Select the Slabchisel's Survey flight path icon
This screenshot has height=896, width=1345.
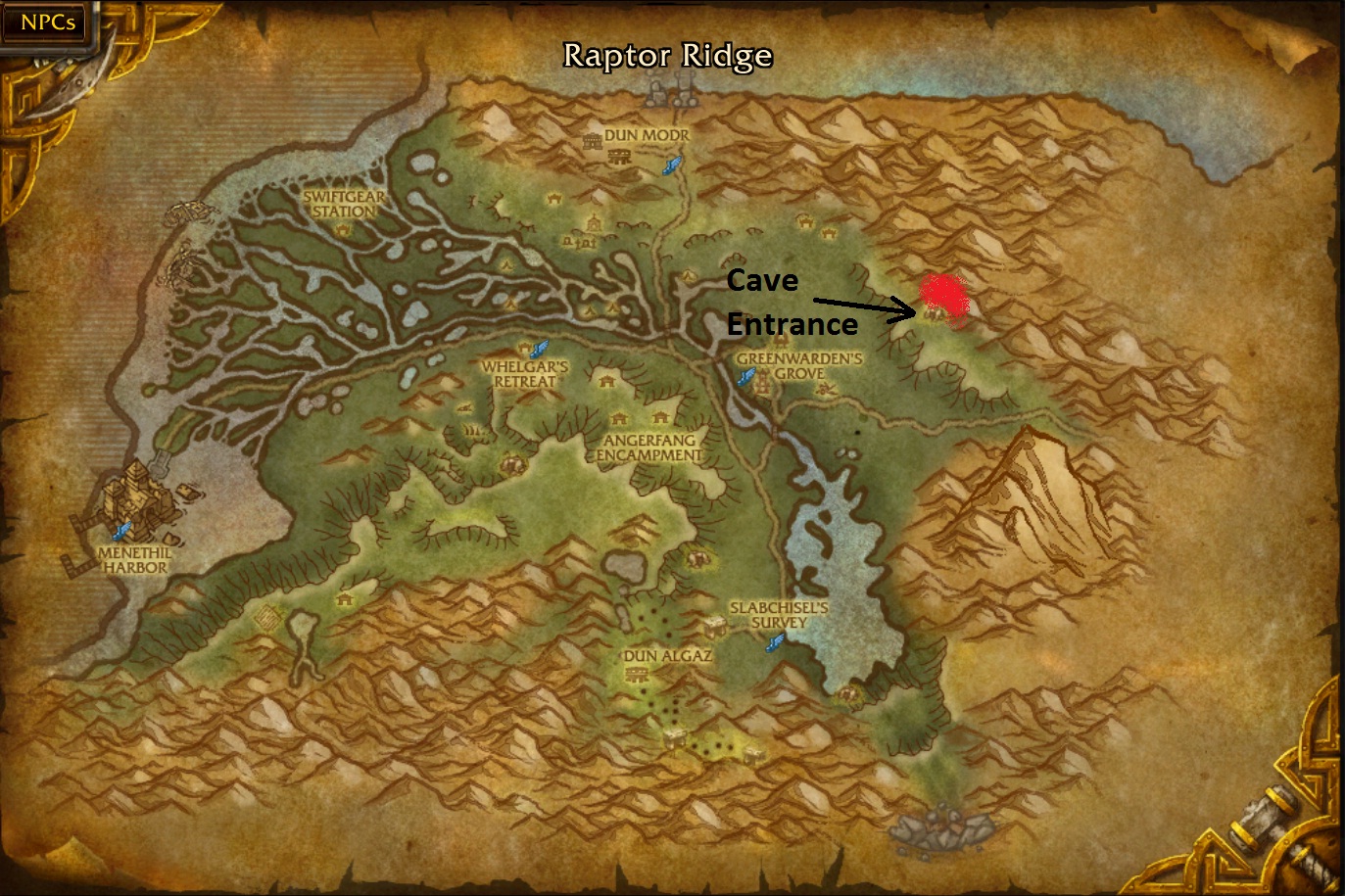click(775, 641)
